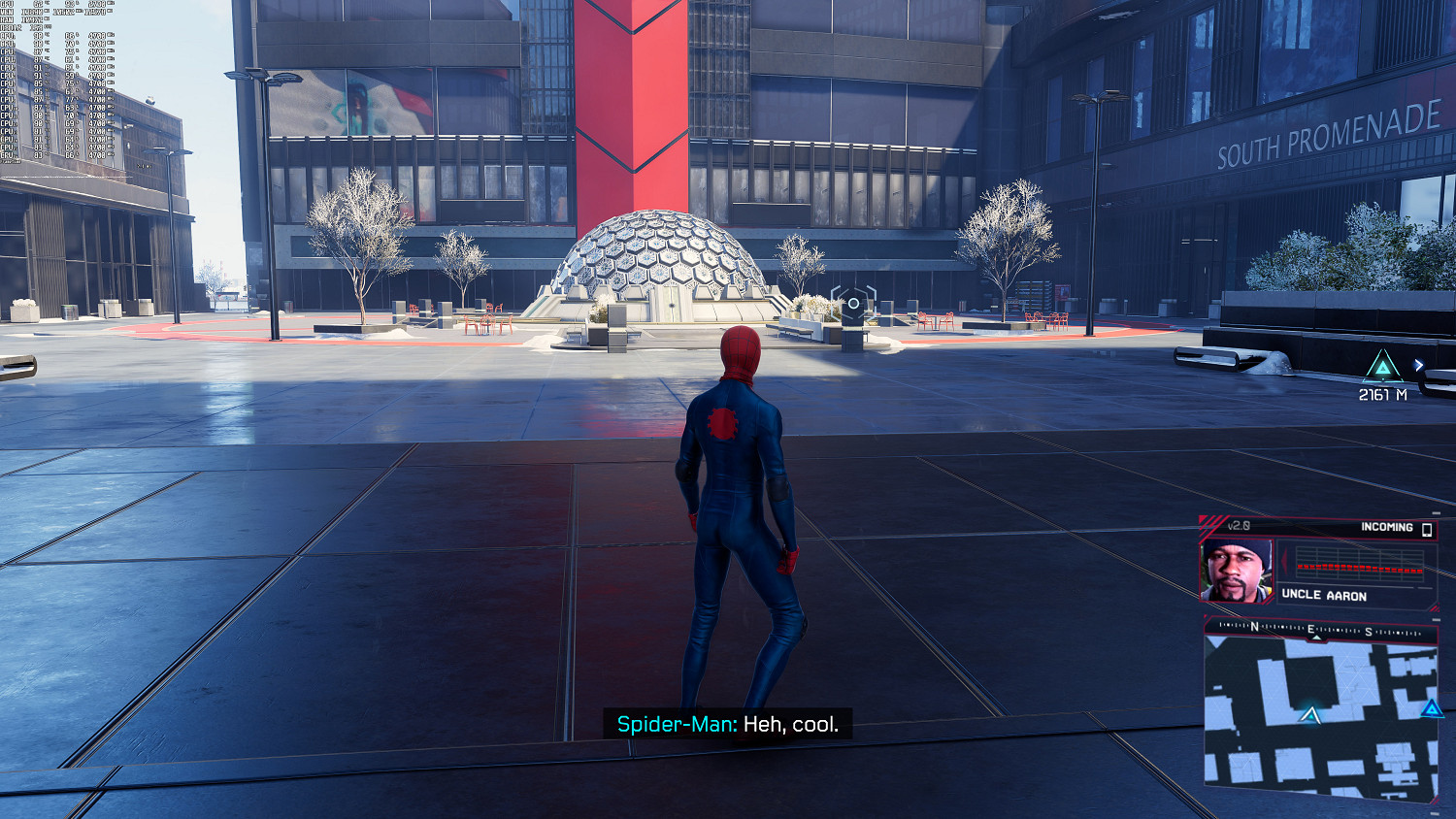Viewport: 1456px width, 819px height.
Task: Select the hexagonal target marker near the dome
Action: coord(853,304)
